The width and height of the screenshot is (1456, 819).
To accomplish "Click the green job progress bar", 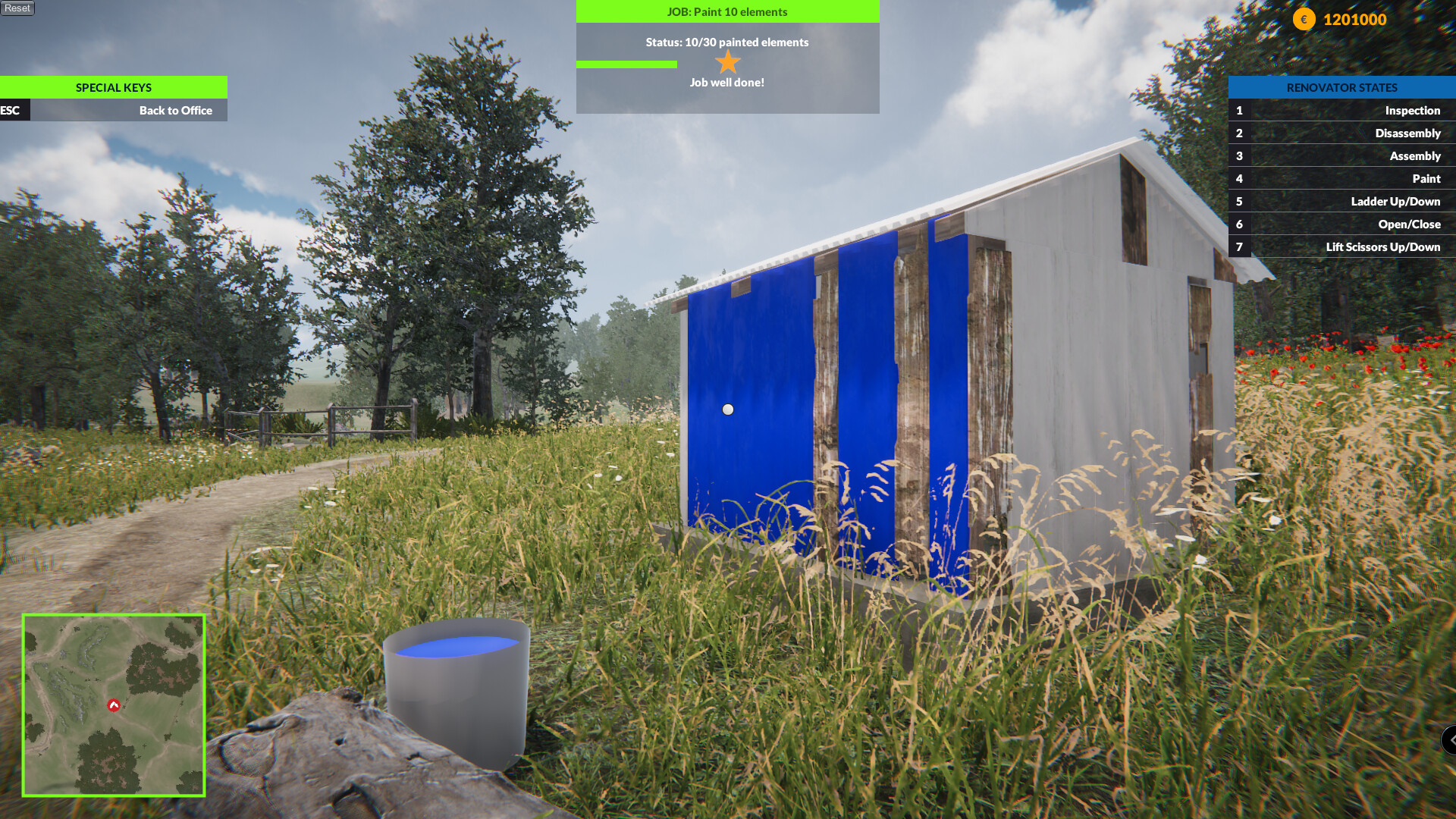I will point(626,65).
